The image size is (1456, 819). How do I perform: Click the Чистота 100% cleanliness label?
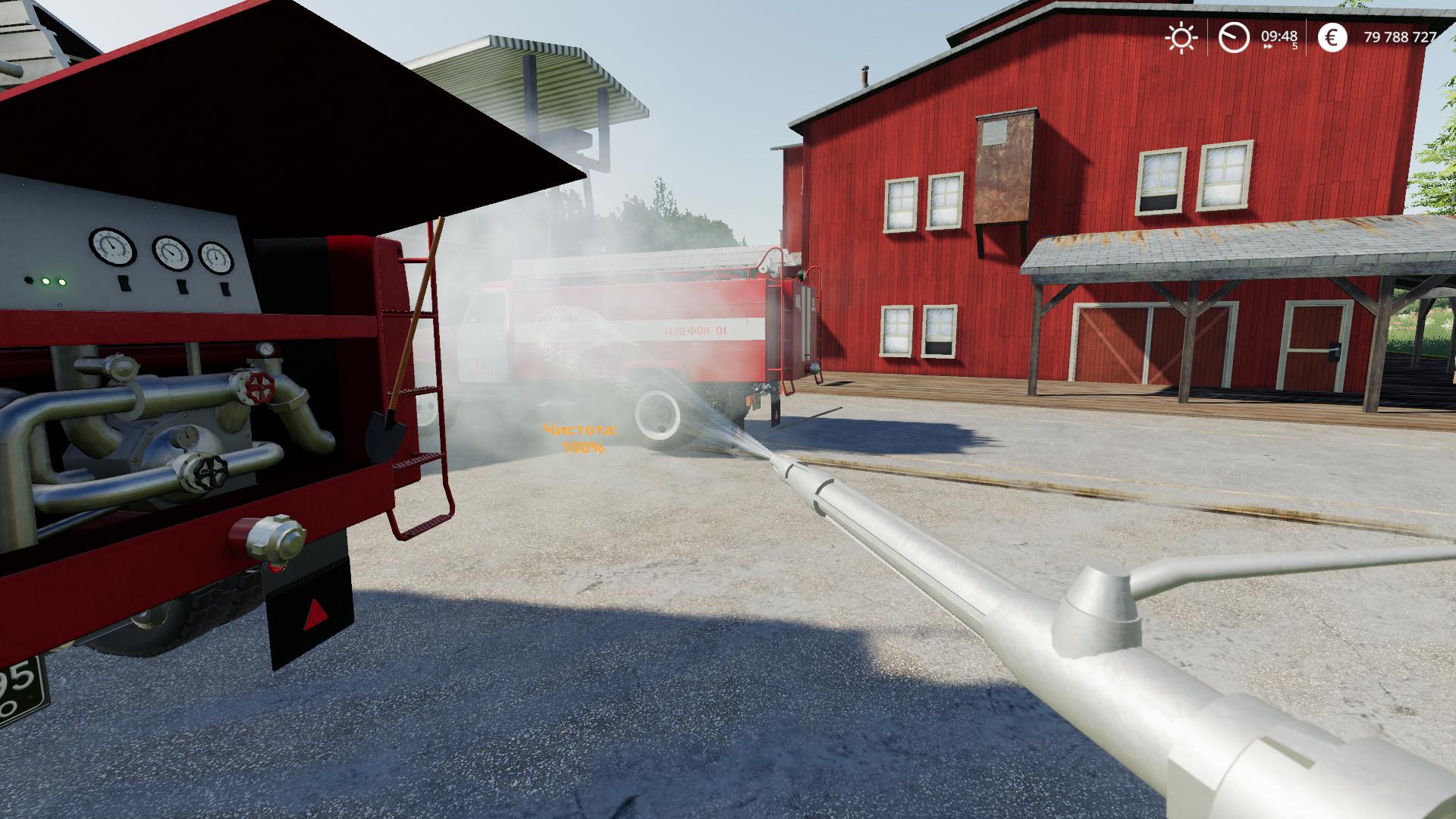pyautogui.click(x=581, y=430)
